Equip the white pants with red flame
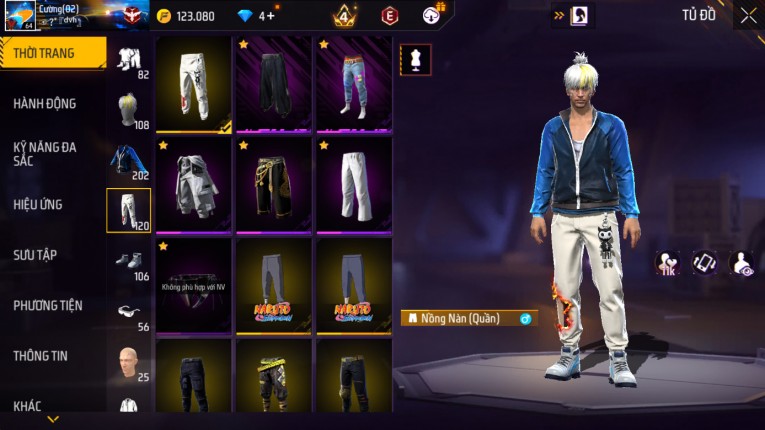765x430 pixels. point(194,85)
